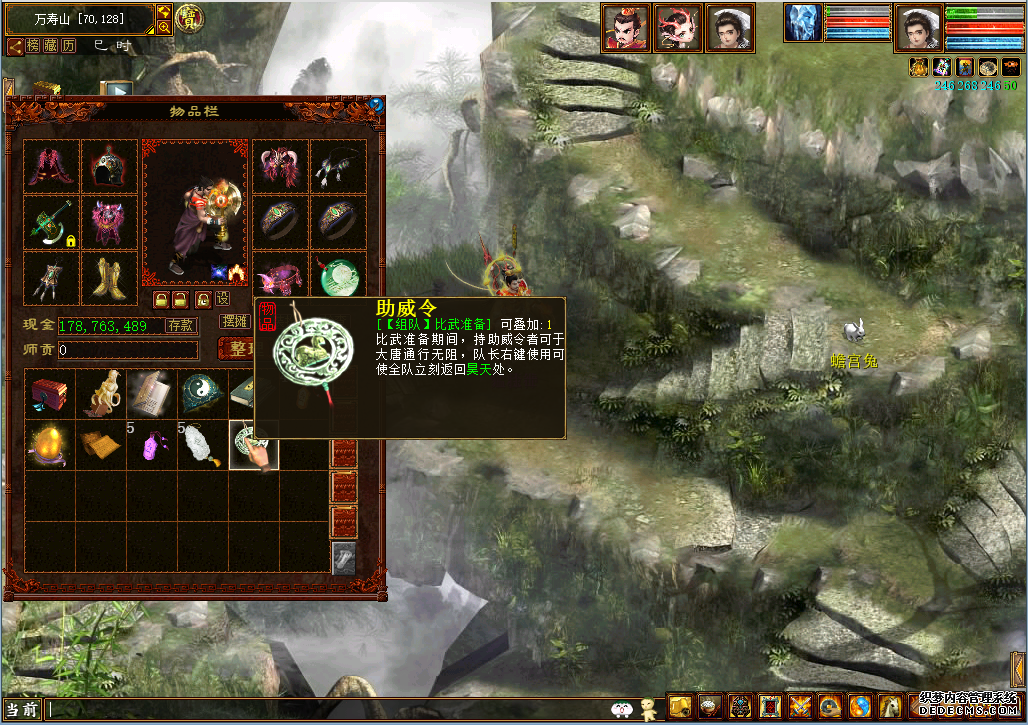Open the 历 calendar button
Screen dimensions: 1028x725
[68, 46]
